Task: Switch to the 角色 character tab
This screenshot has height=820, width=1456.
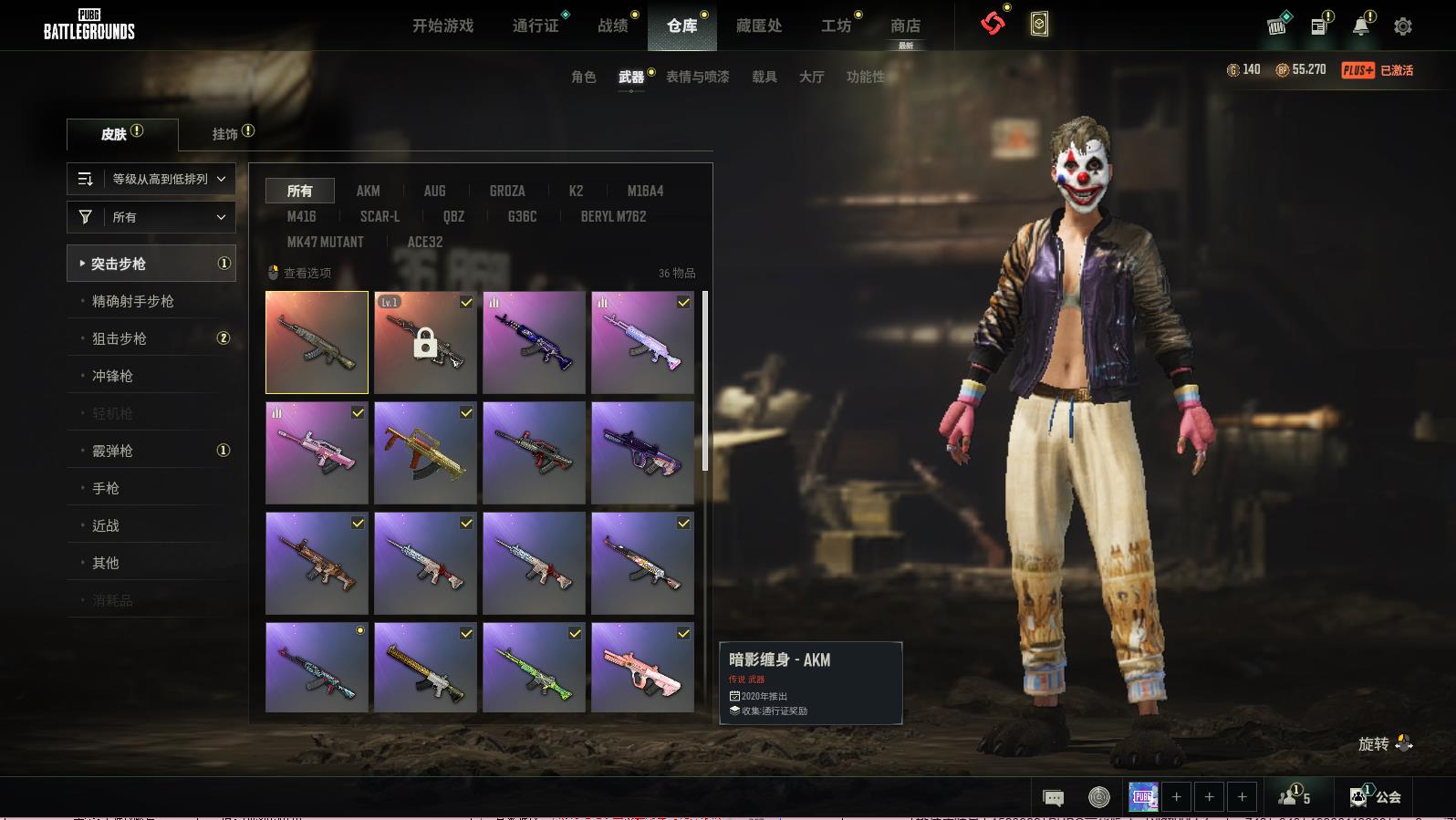Action: tap(583, 77)
